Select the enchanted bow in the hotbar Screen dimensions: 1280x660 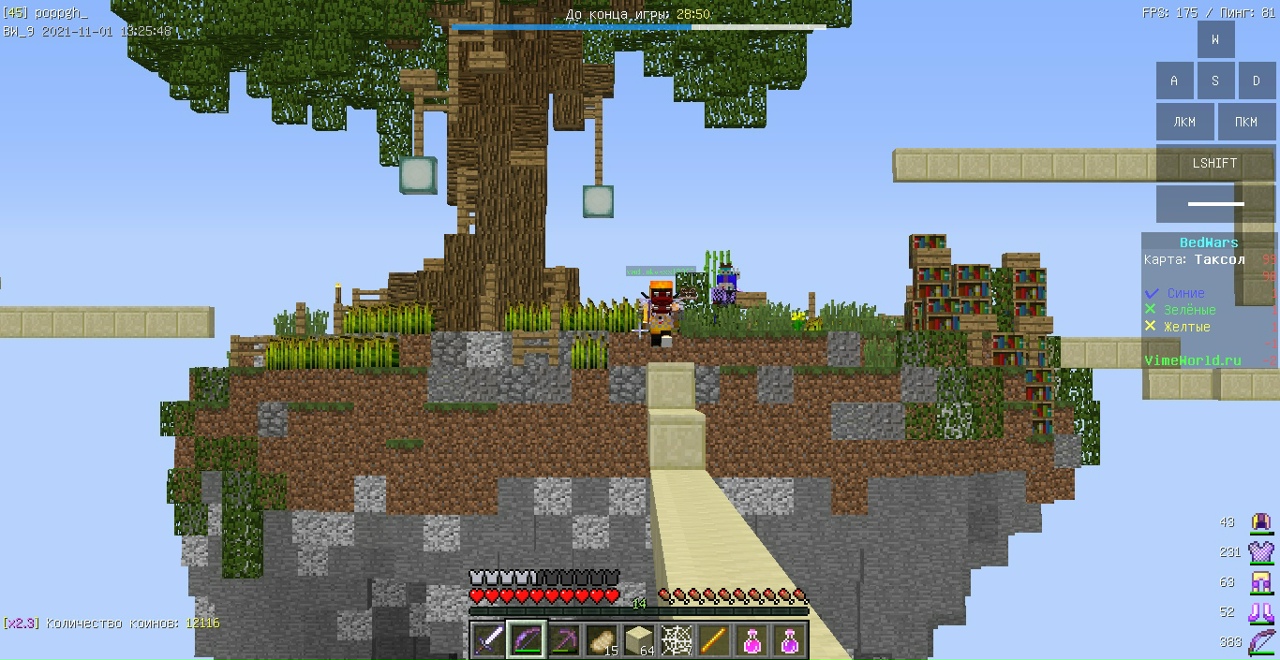[x=526, y=639]
